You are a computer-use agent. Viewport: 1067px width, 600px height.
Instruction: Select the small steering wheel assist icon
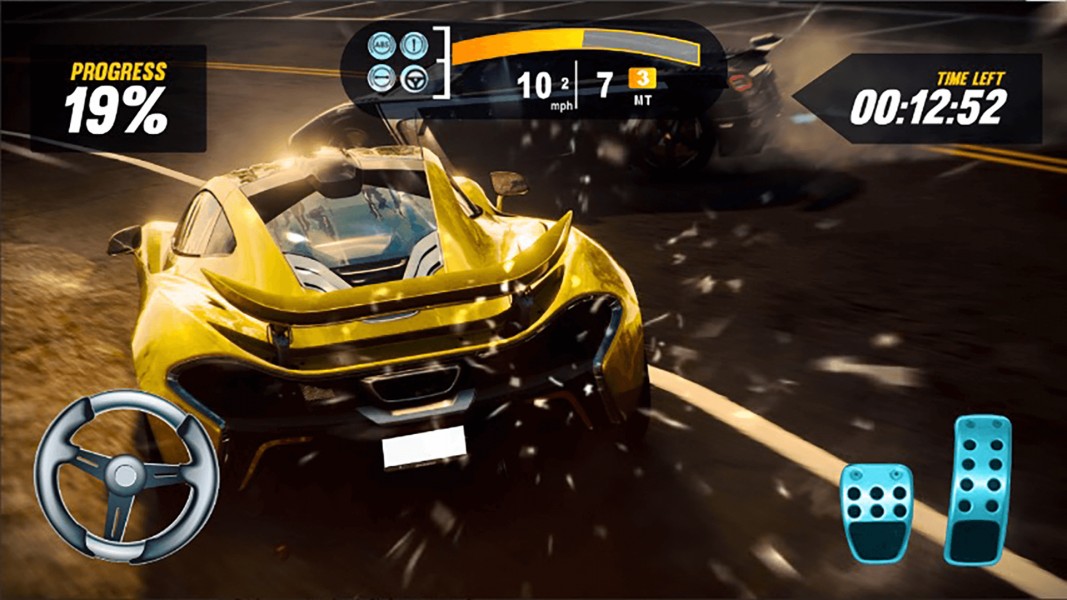pos(412,79)
